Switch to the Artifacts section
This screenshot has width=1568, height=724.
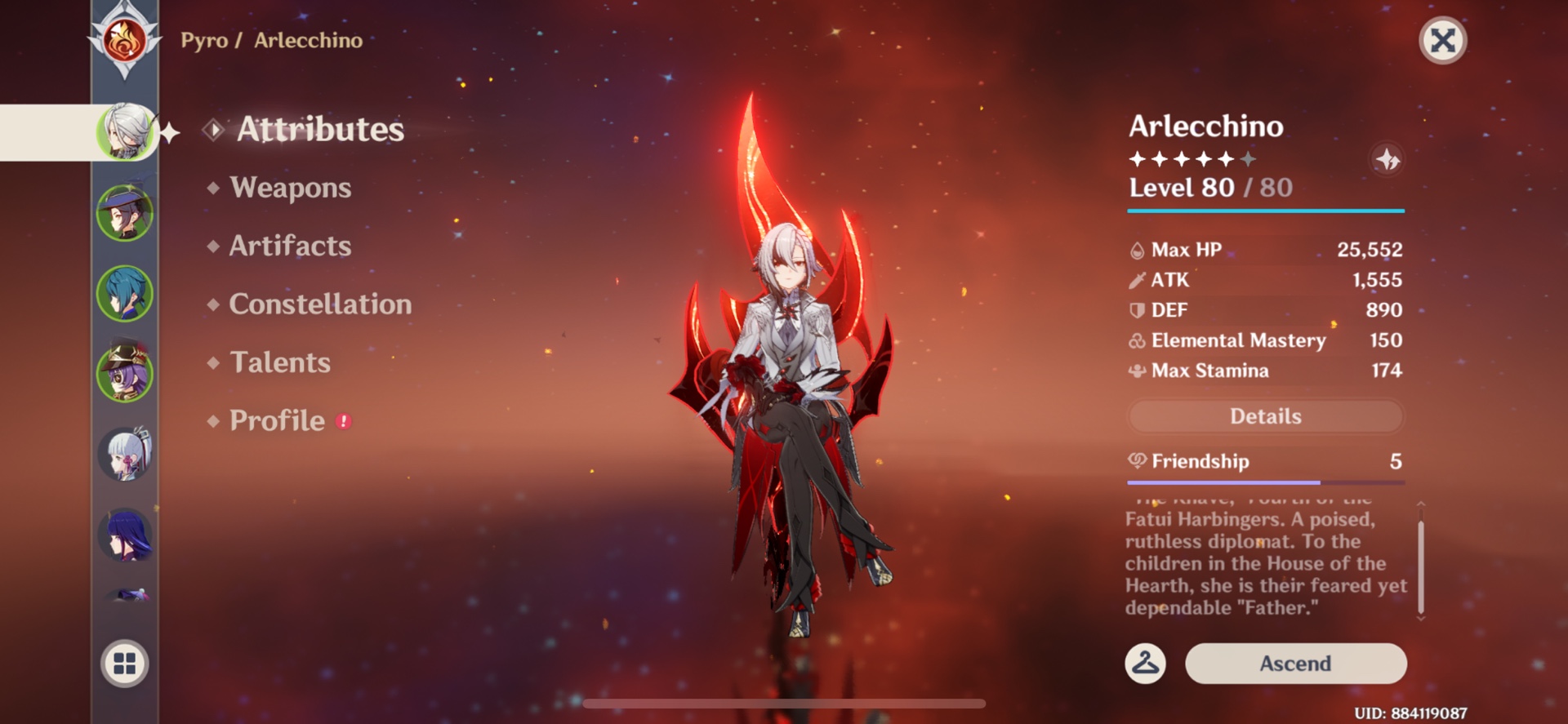[288, 246]
